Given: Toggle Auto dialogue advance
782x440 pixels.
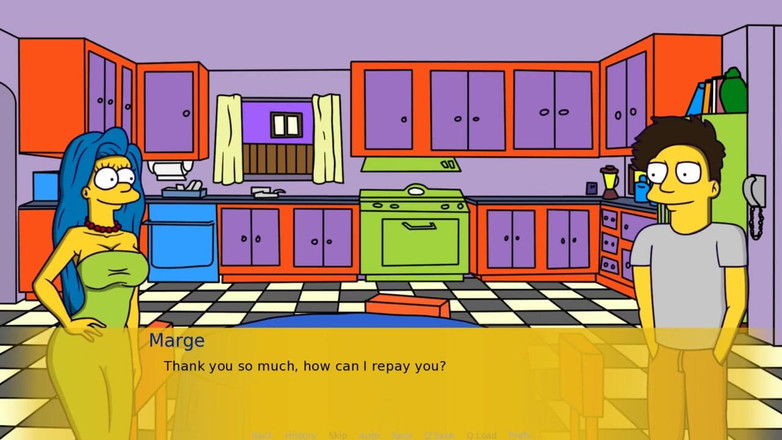Looking at the screenshot, I should click(369, 435).
